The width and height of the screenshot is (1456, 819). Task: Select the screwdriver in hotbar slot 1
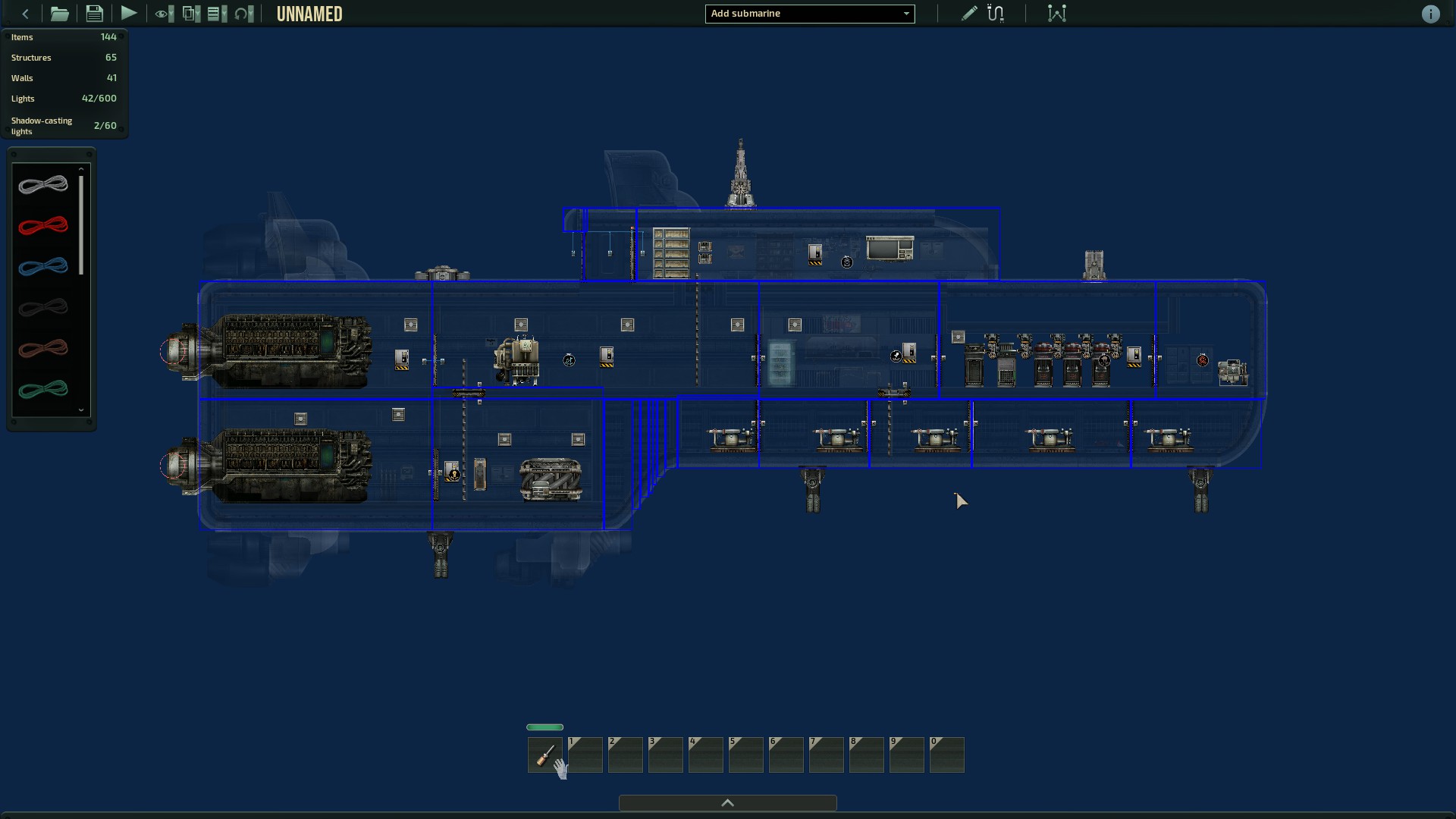pyautogui.click(x=544, y=755)
